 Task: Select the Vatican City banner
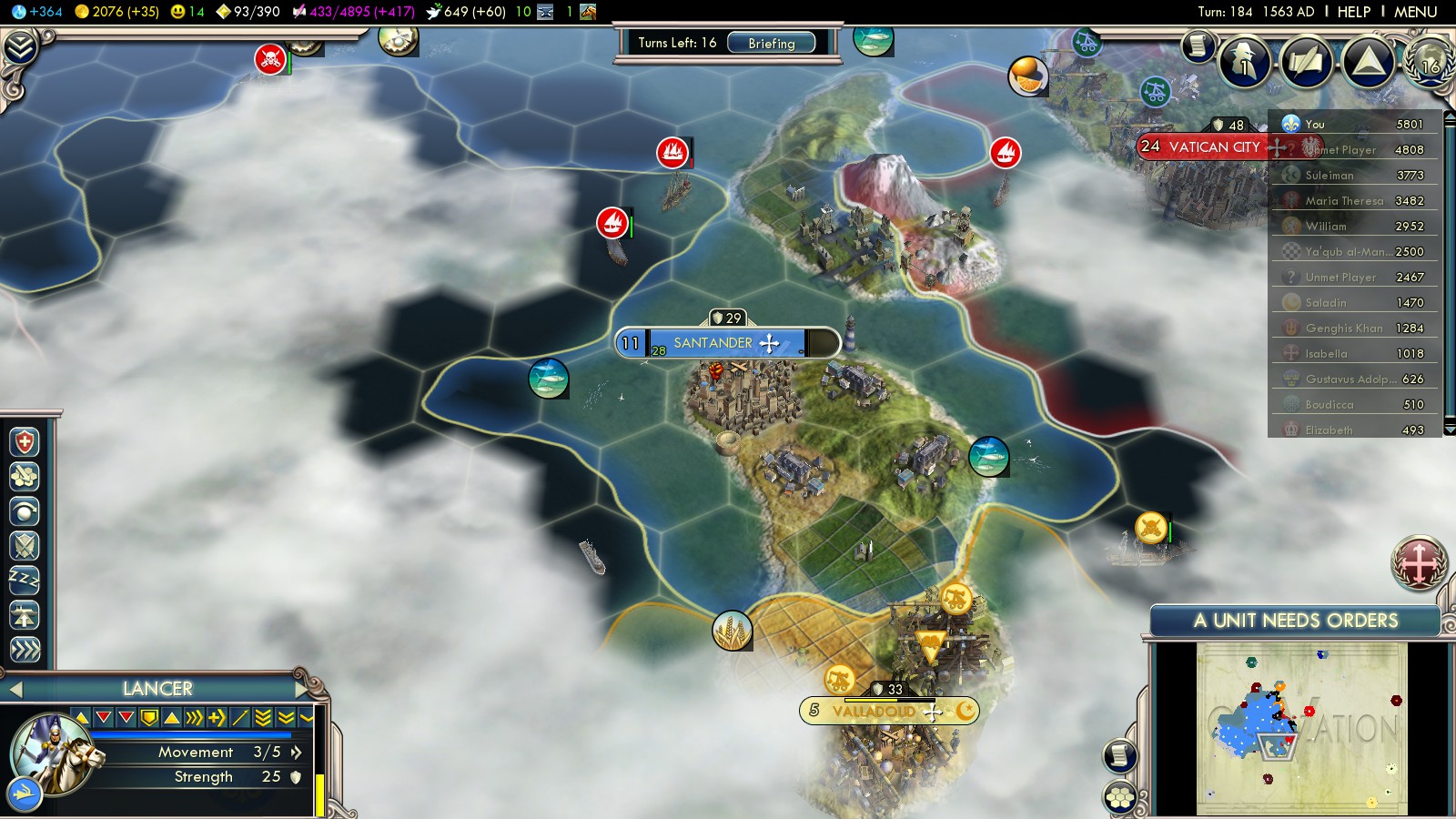(x=1214, y=147)
